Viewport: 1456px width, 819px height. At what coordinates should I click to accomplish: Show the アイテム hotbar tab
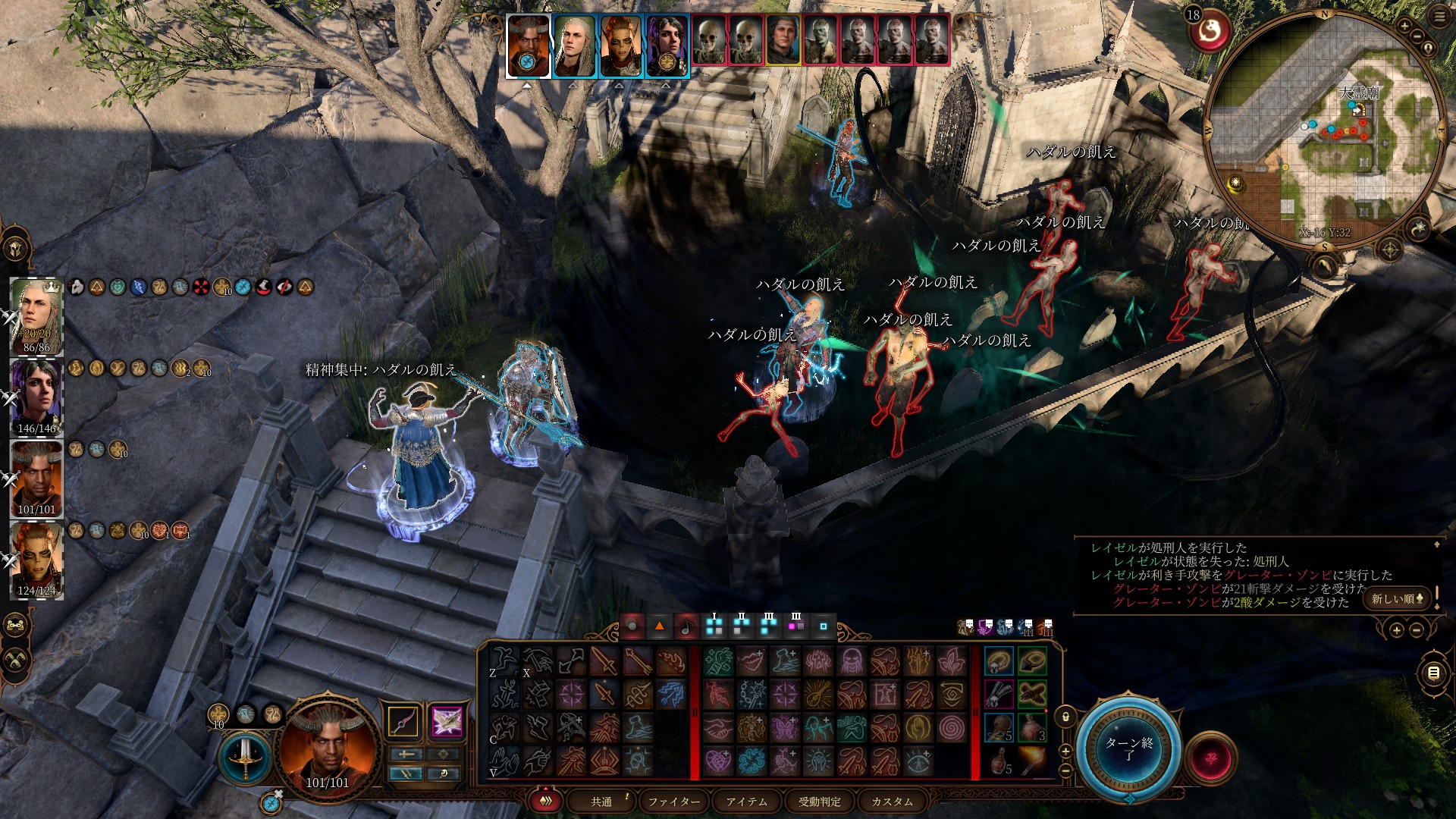746,802
